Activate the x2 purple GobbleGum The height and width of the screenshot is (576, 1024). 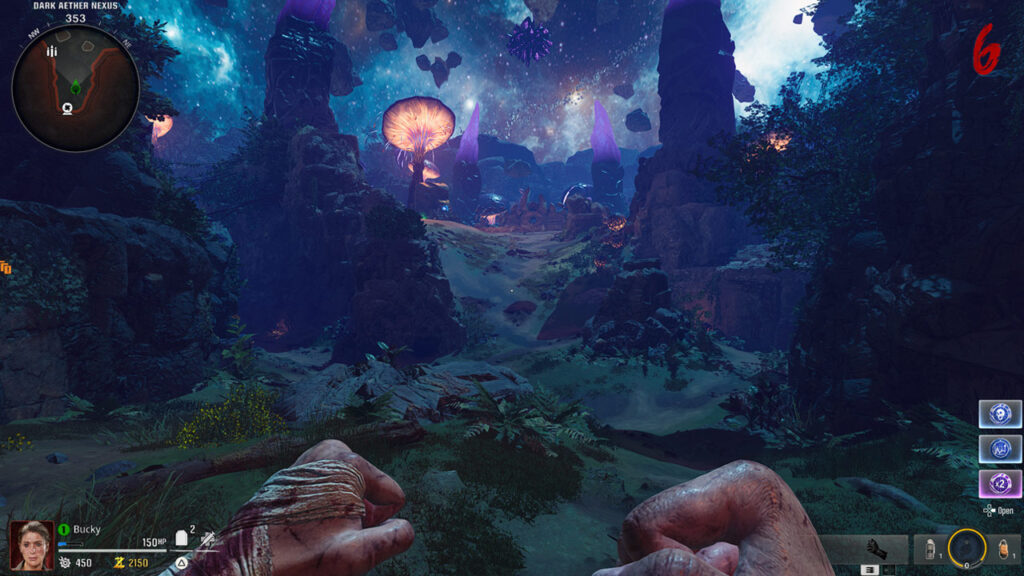(x=999, y=485)
